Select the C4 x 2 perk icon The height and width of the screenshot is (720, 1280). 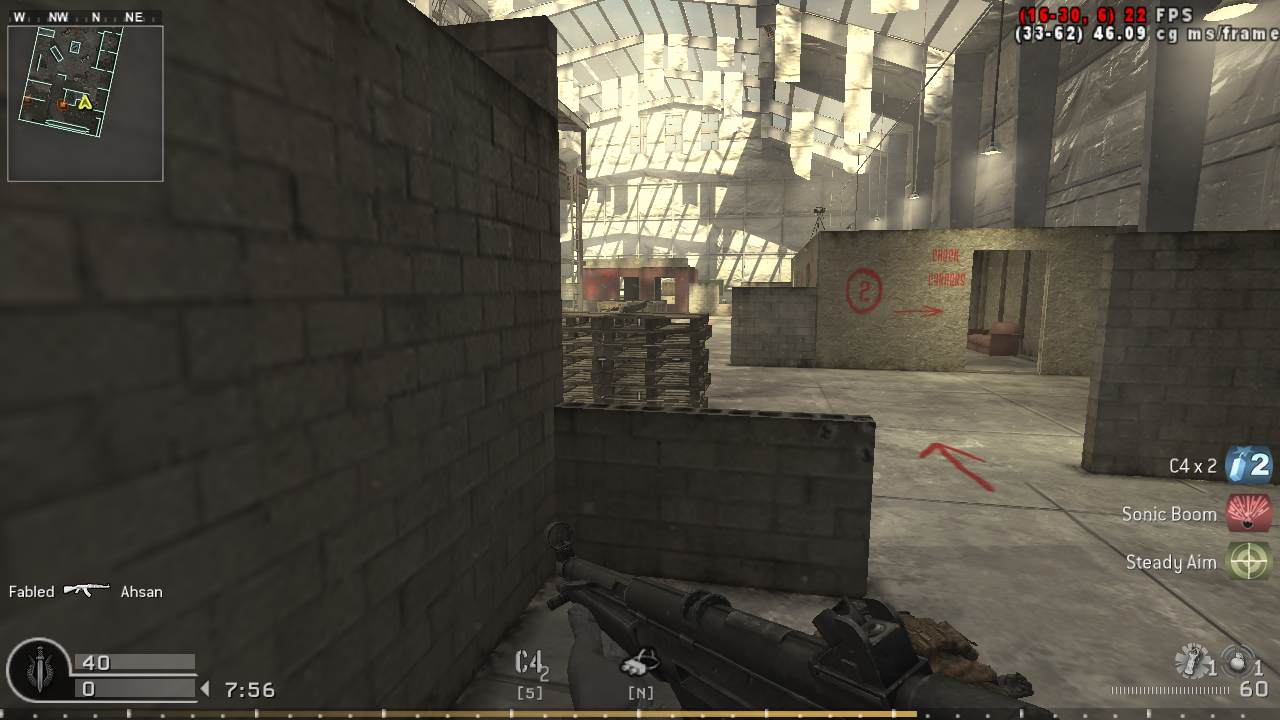click(1247, 465)
